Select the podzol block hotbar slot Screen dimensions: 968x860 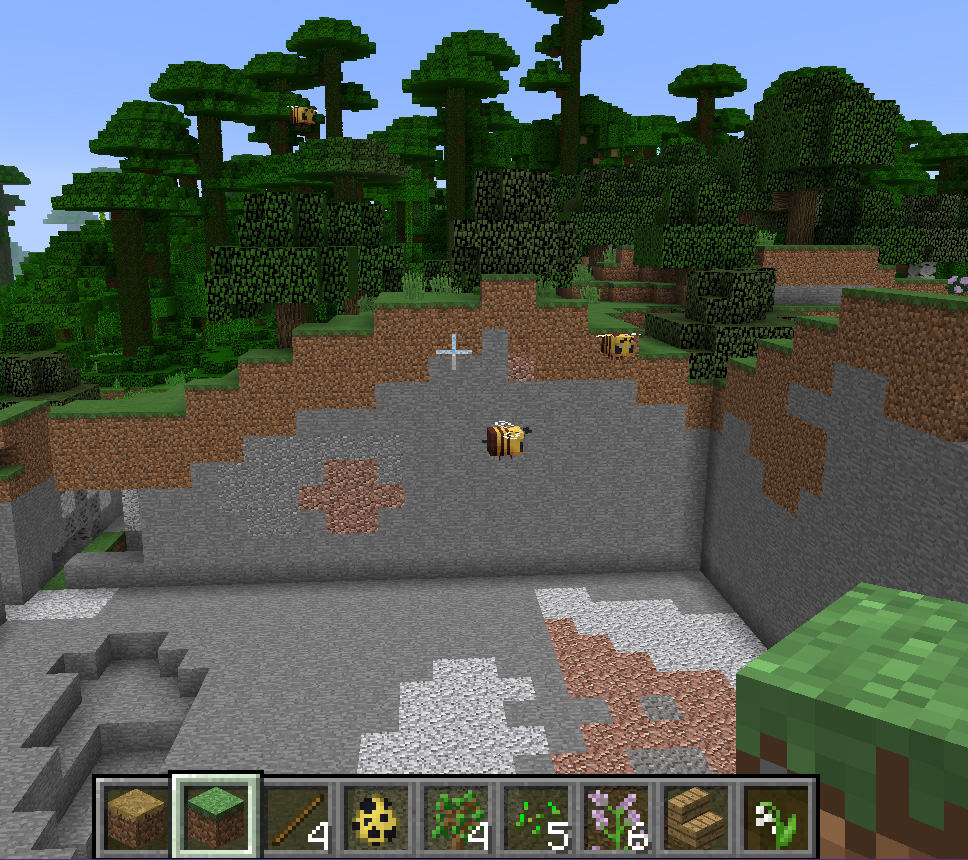[x=137, y=814]
